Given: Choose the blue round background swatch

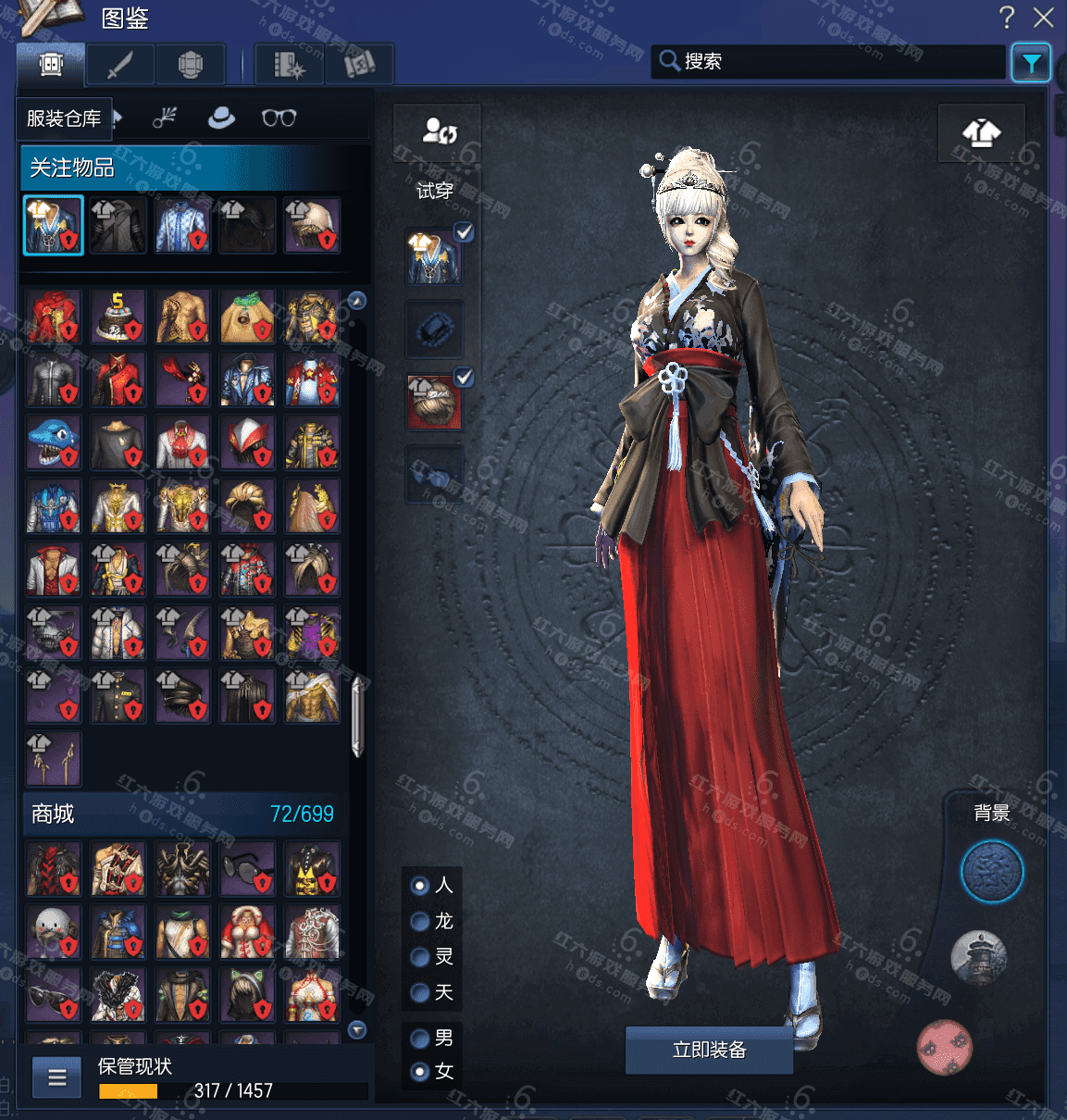Looking at the screenshot, I should pyautogui.click(x=991, y=872).
